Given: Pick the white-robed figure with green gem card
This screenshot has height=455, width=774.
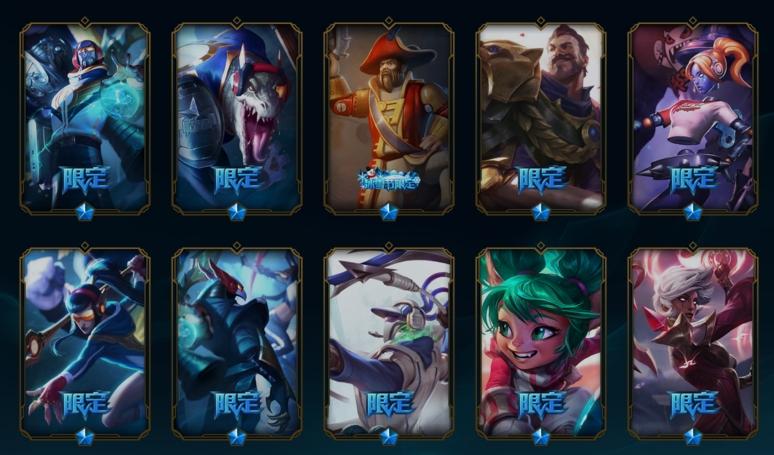Looking at the screenshot, I should (389, 342).
